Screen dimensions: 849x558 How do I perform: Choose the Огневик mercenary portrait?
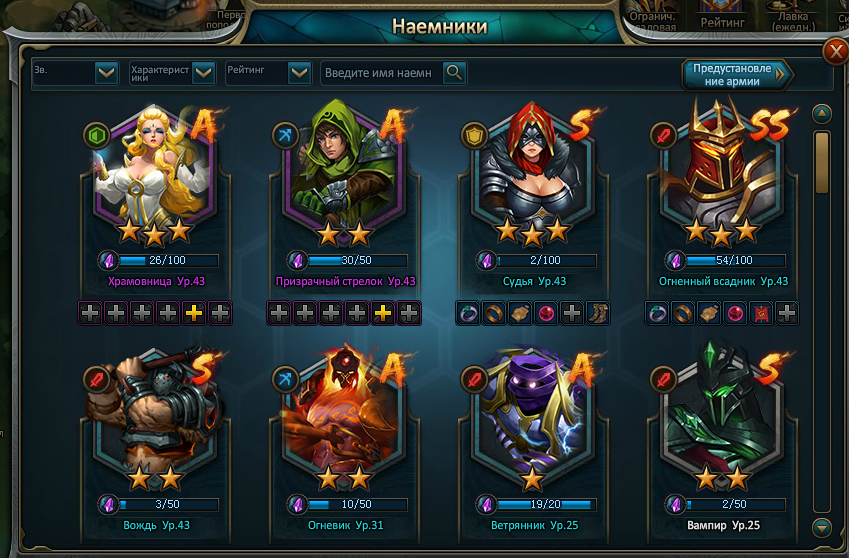343,415
